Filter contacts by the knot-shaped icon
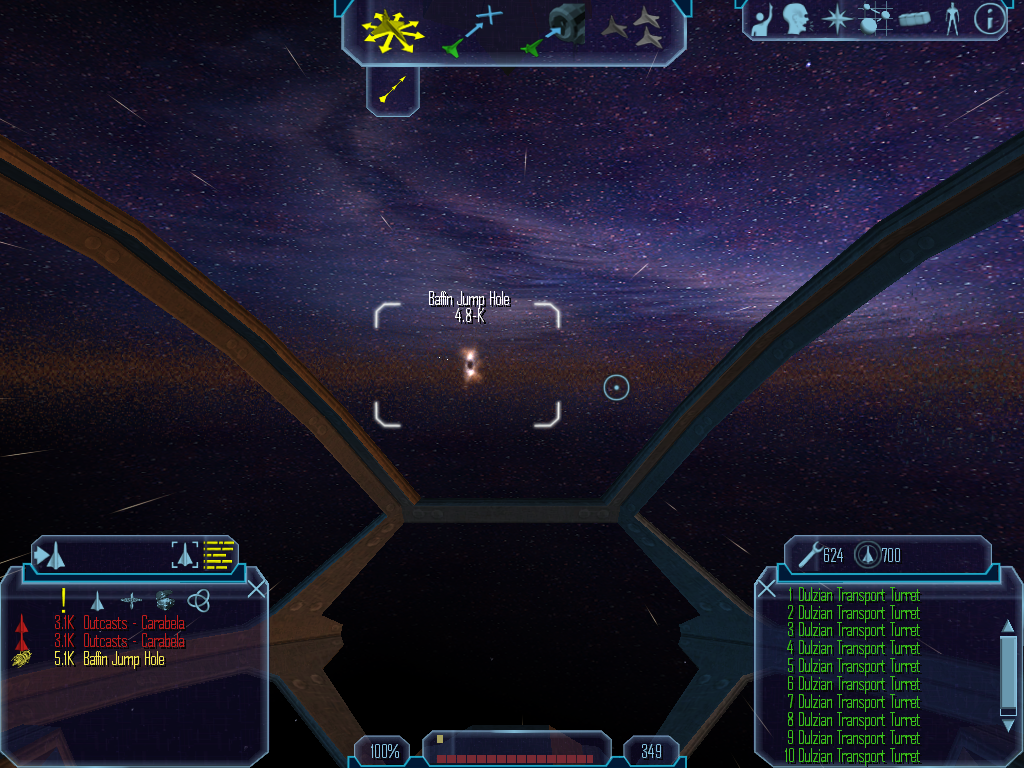1024x768 pixels. (199, 600)
